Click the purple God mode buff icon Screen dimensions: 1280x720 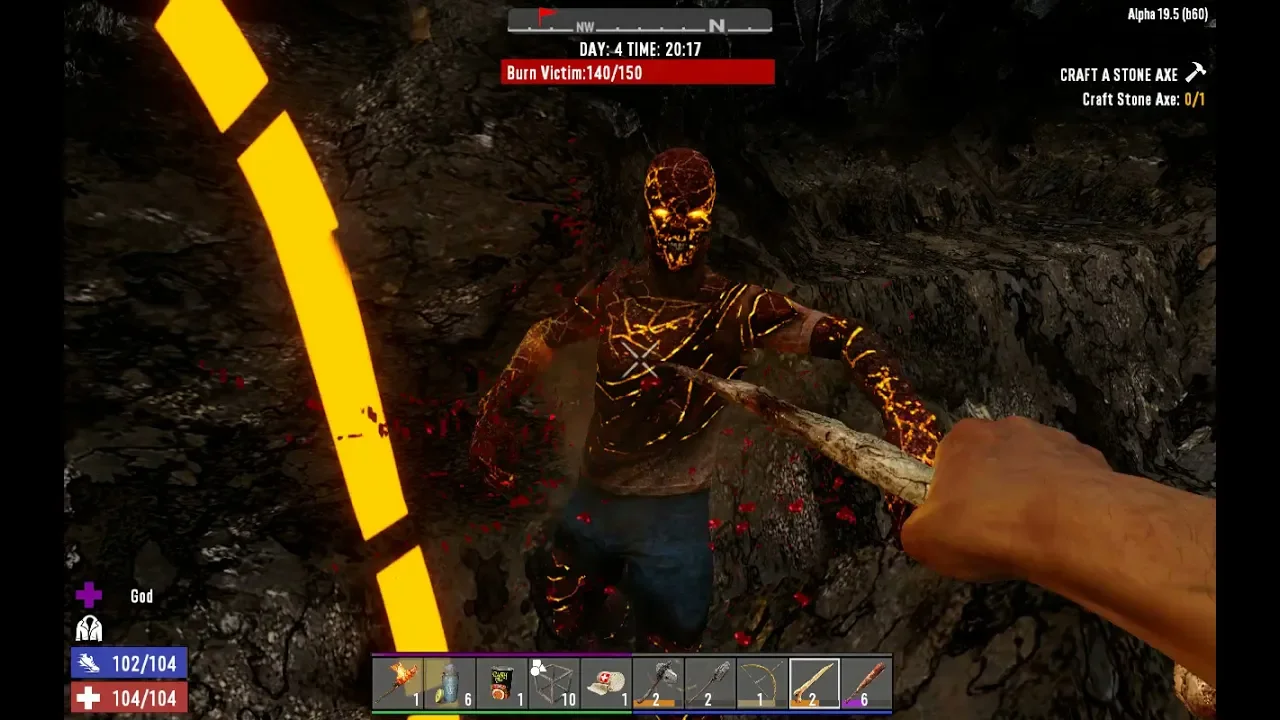click(89, 596)
